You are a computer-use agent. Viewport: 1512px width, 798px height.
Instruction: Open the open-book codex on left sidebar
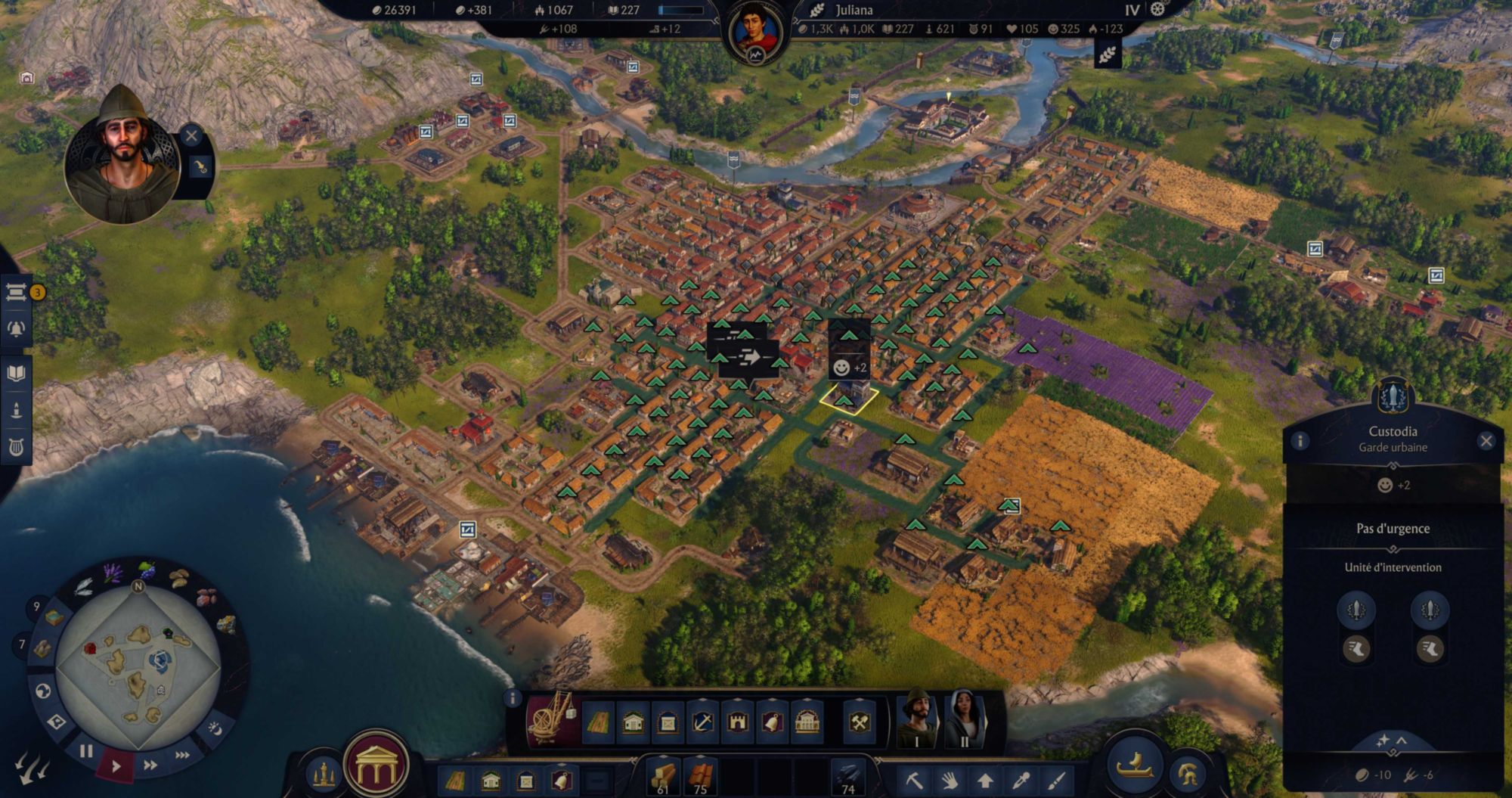point(16,373)
